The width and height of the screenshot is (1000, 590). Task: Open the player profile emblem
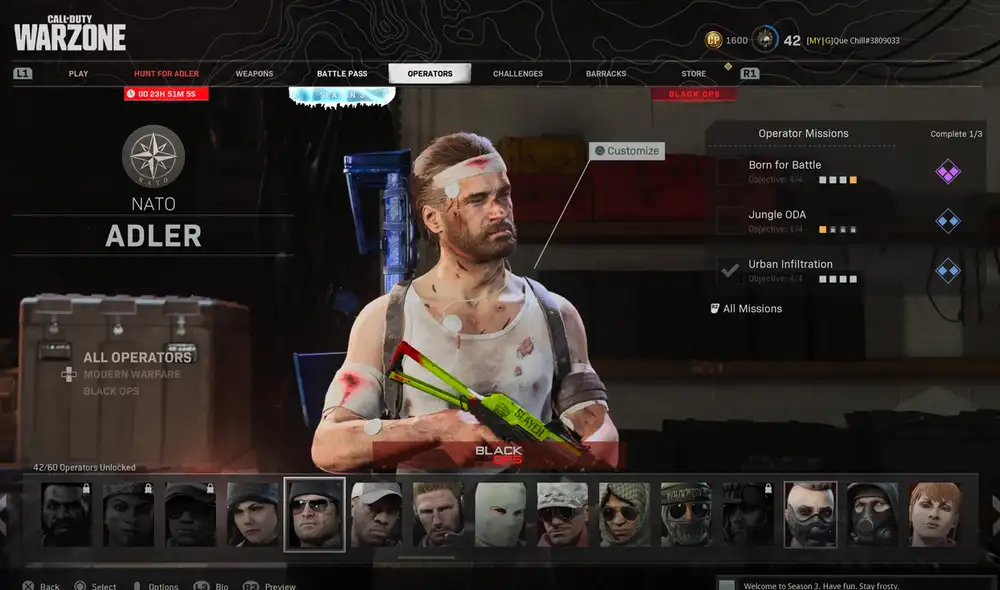(x=764, y=40)
